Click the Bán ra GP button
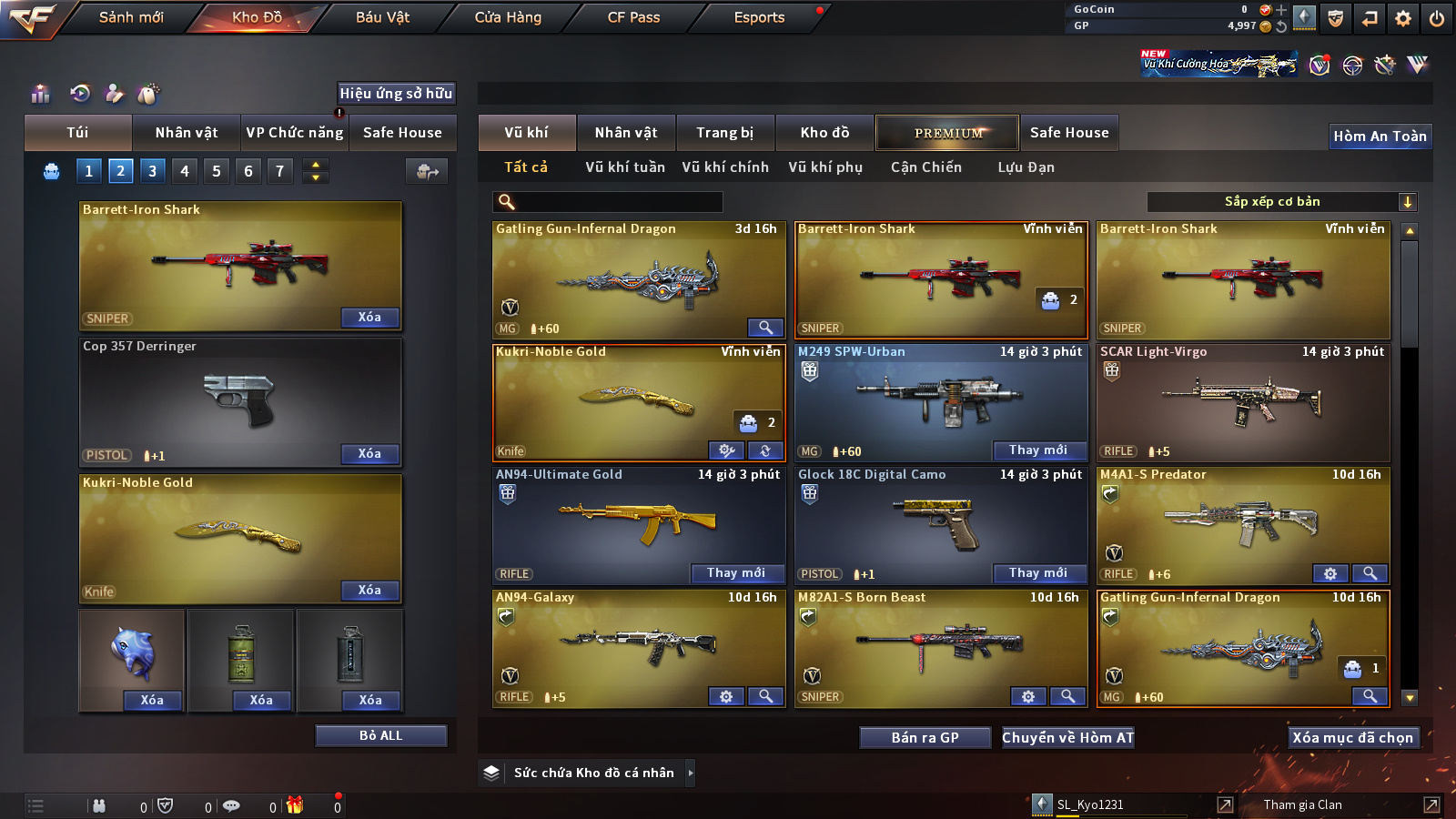This screenshot has height=819, width=1456. (x=925, y=738)
